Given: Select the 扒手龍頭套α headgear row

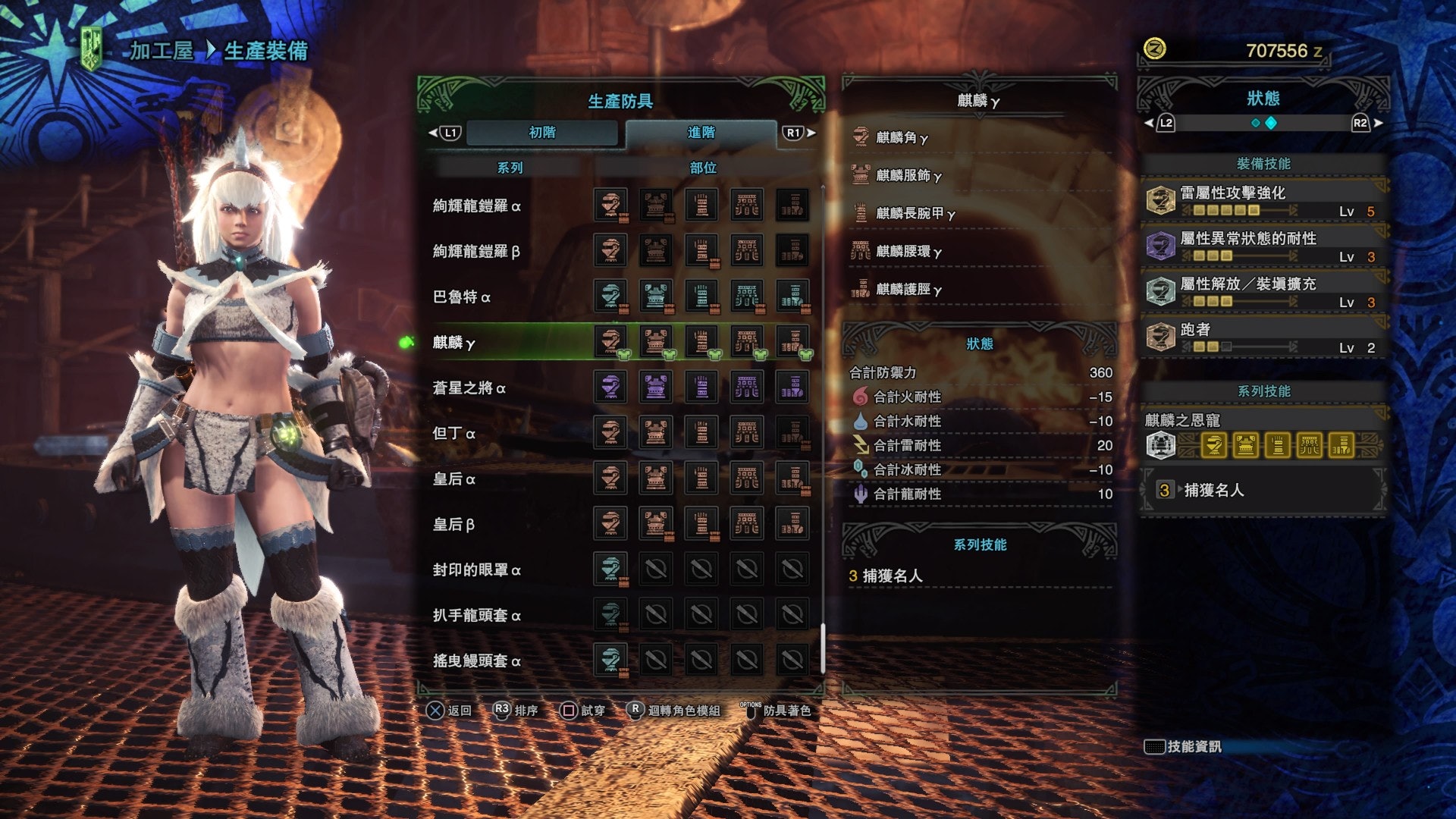Looking at the screenshot, I should pos(476,616).
